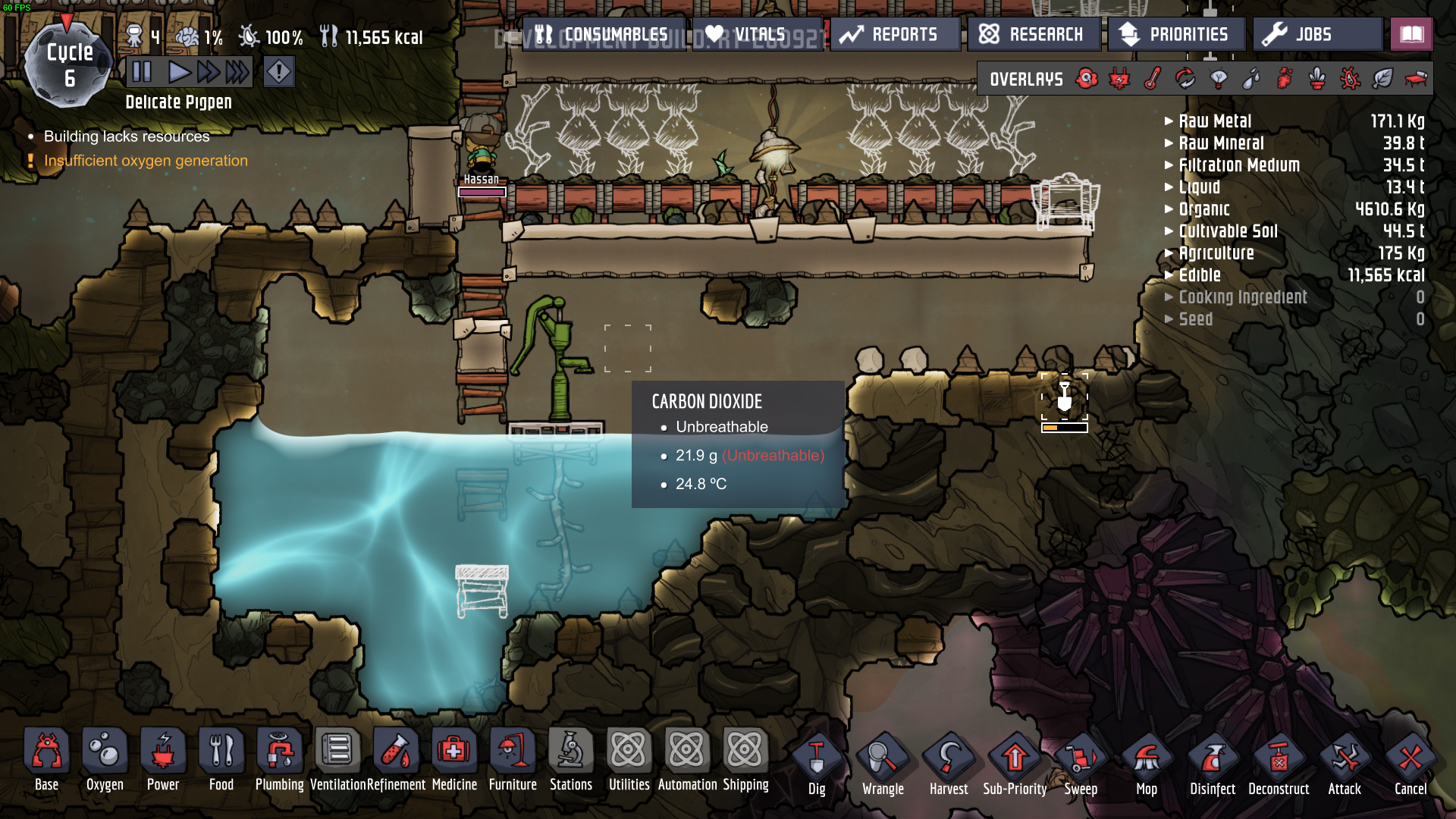Screen dimensions: 1456x819
Task: Open the codex book button
Action: (1411, 35)
